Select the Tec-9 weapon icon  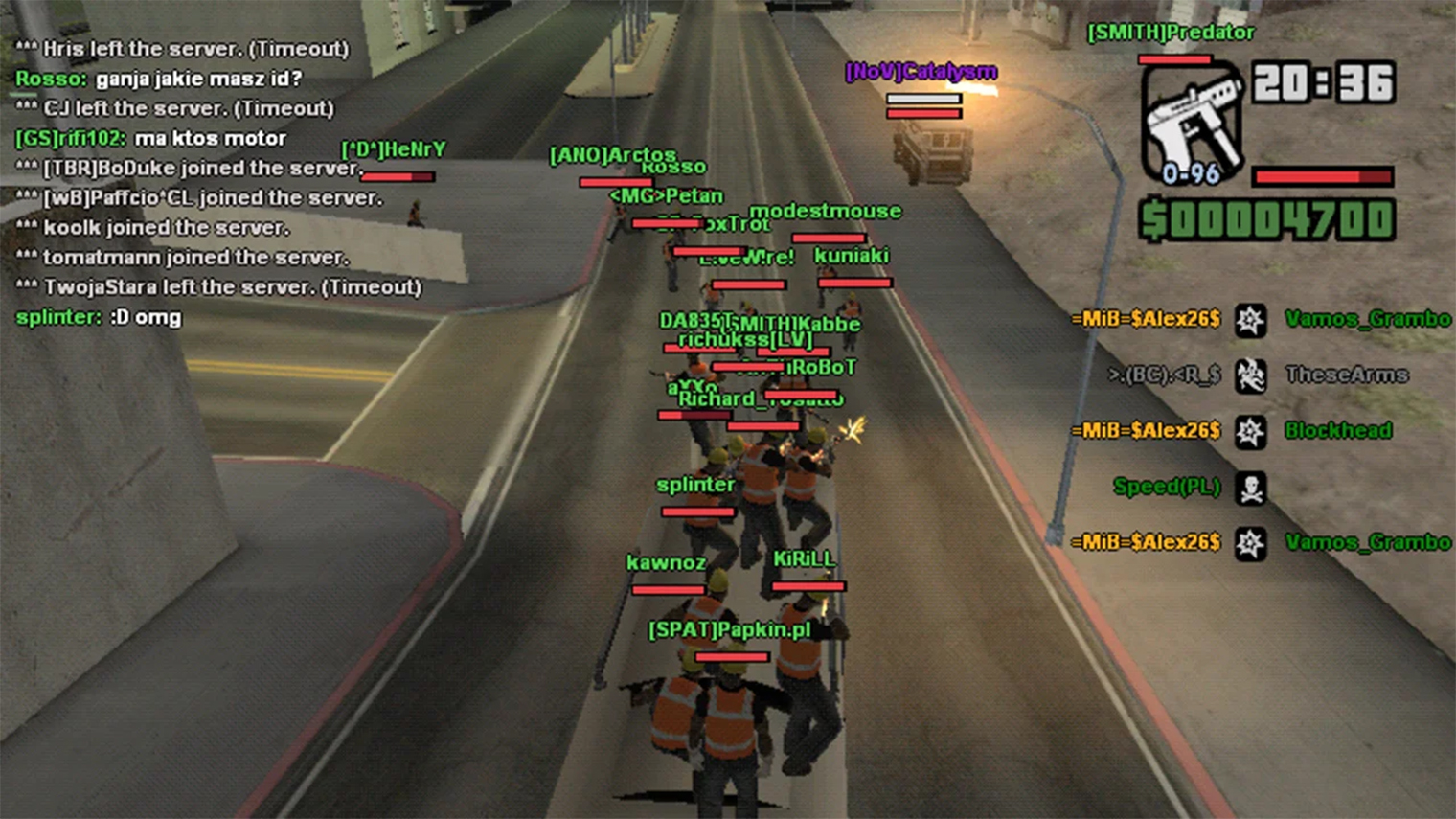[1192, 125]
